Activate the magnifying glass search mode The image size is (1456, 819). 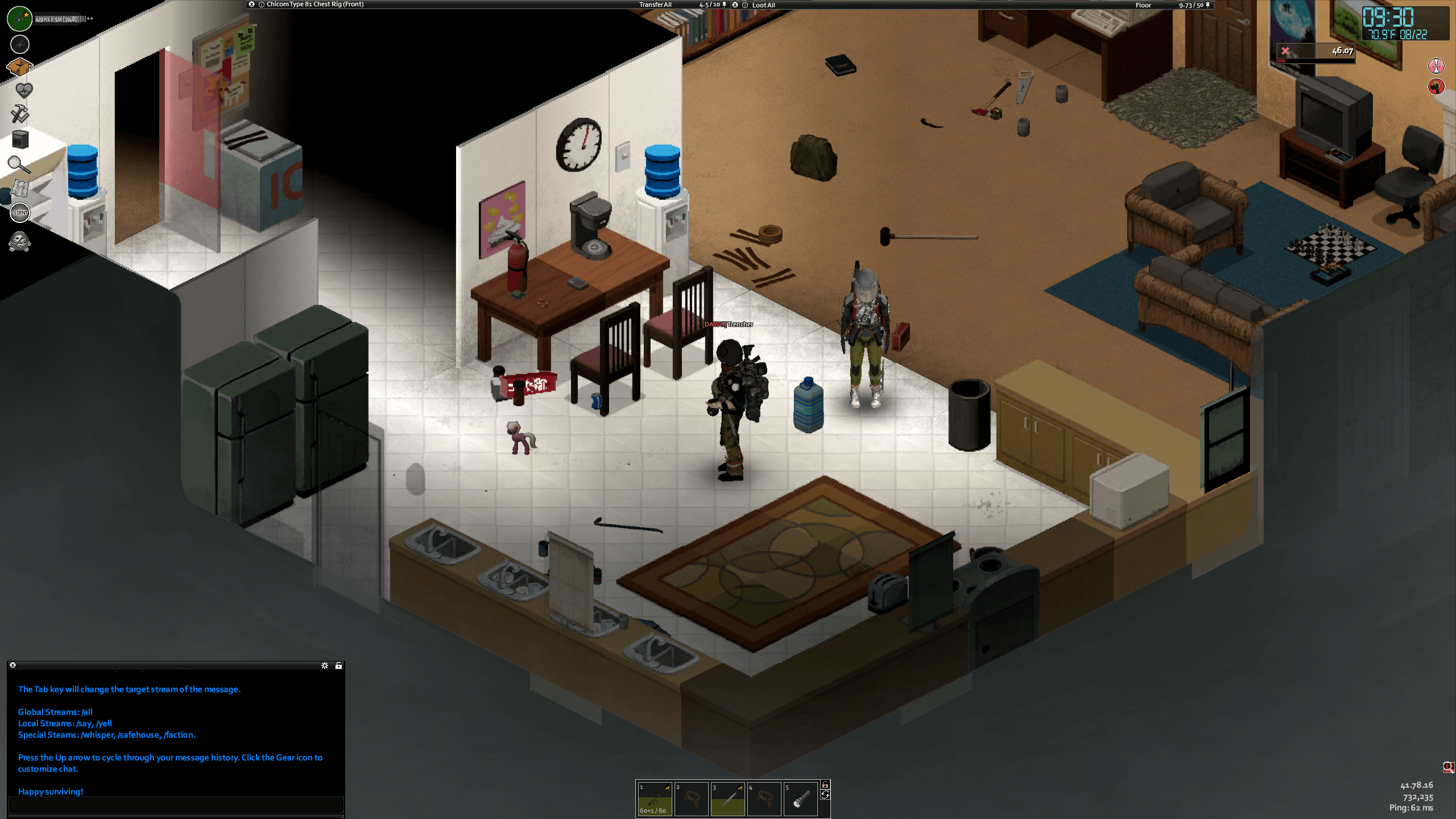click(x=19, y=165)
